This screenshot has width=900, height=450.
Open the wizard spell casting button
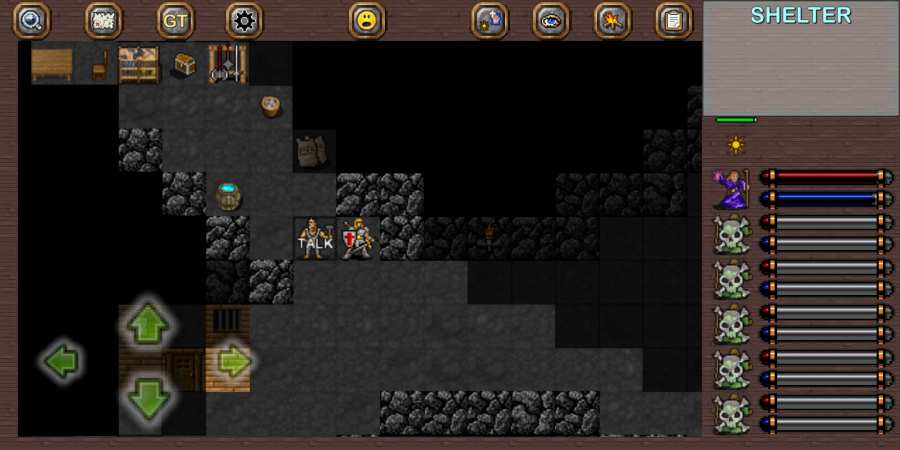click(490, 20)
